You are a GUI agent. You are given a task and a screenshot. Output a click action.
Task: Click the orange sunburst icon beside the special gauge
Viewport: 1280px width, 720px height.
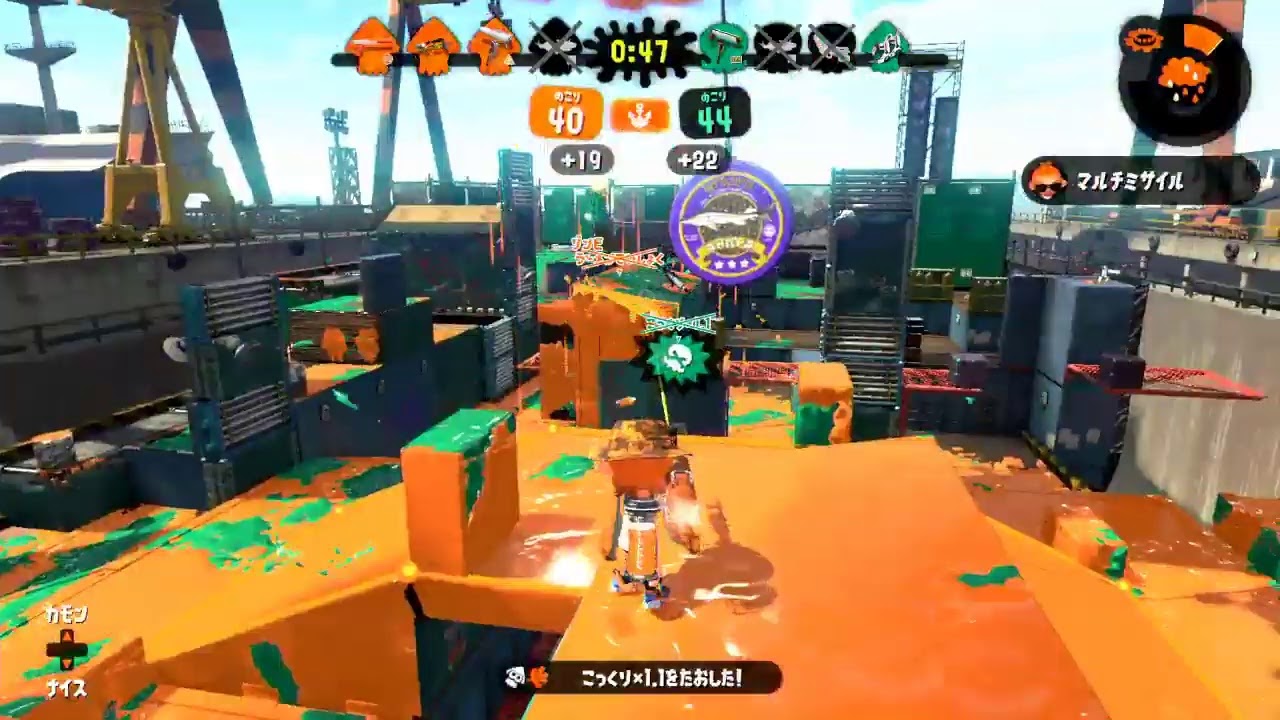pos(1143,40)
